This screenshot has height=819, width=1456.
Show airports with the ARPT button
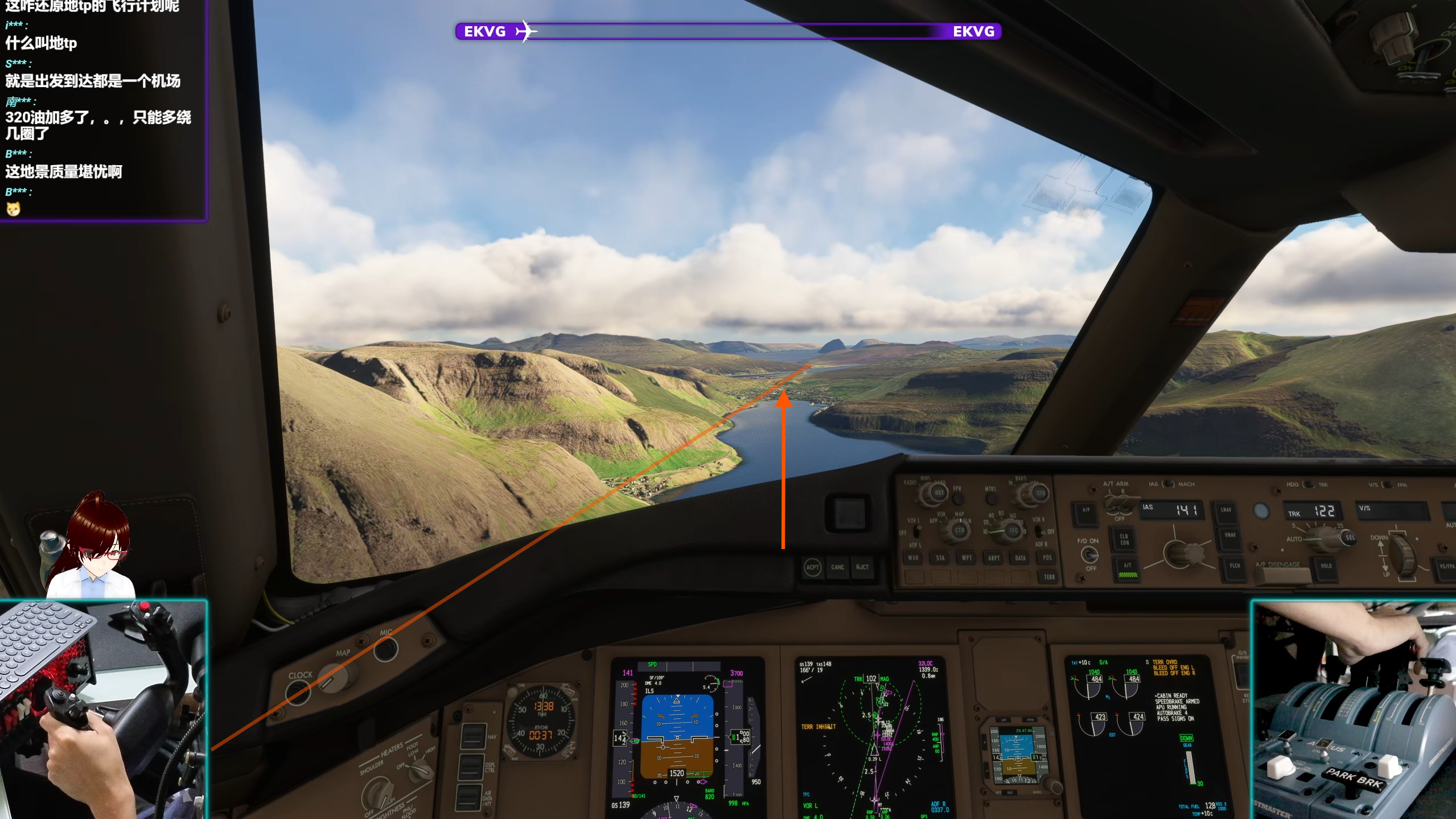994,558
